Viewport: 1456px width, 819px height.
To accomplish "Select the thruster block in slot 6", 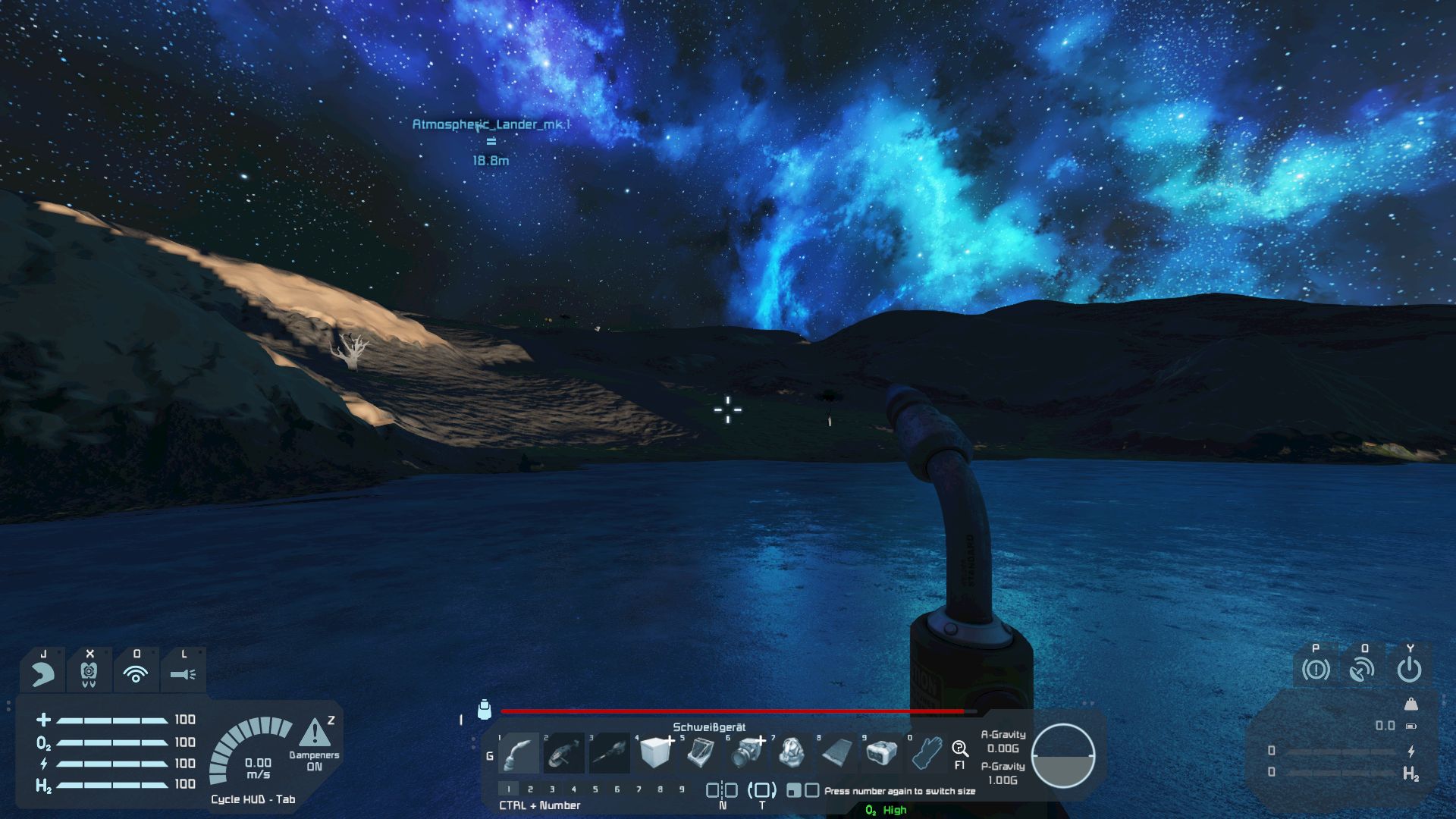I will [x=747, y=754].
